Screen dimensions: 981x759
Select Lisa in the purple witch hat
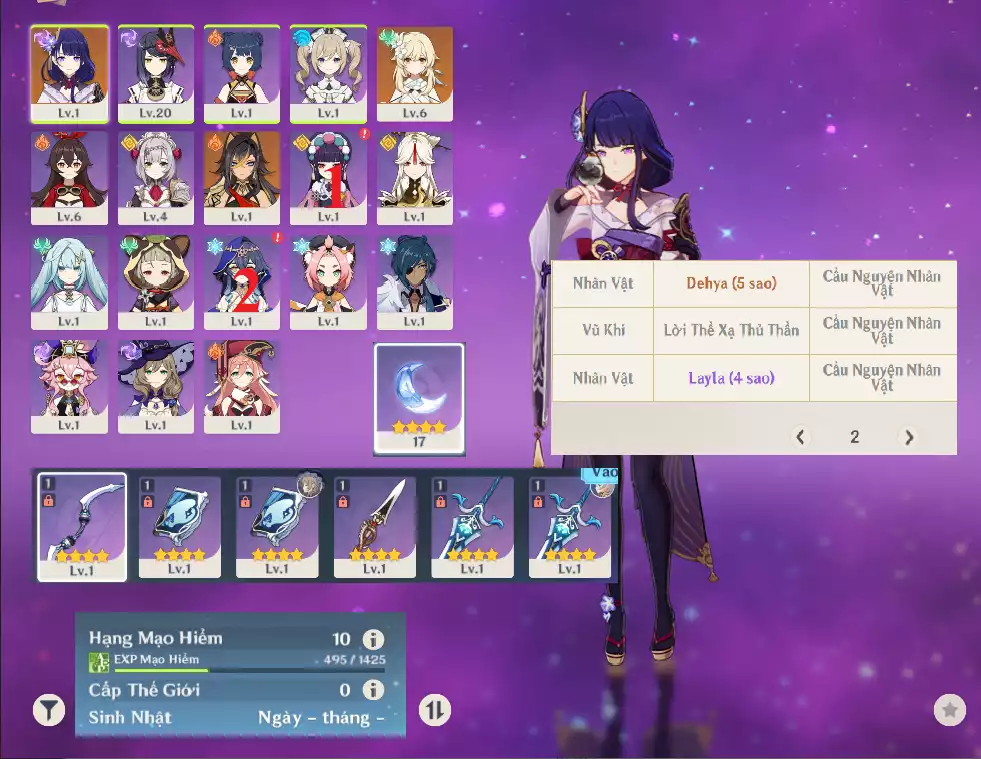155,385
